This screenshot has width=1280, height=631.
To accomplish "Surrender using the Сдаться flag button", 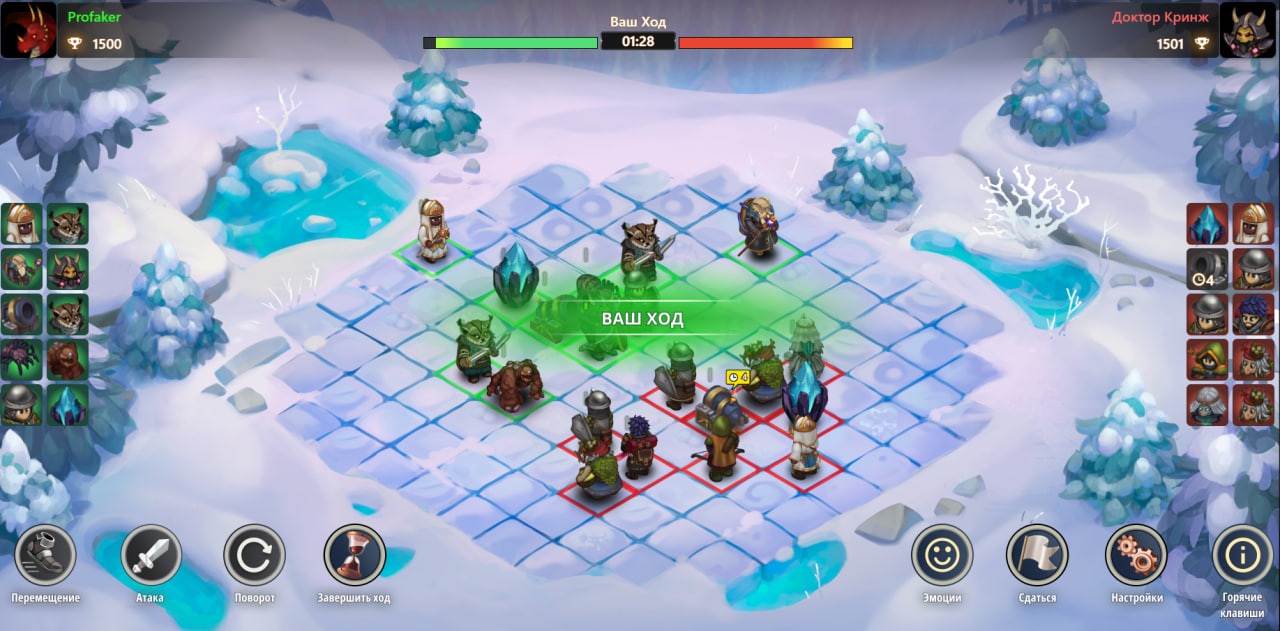I will pyautogui.click(x=1037, y=555).
